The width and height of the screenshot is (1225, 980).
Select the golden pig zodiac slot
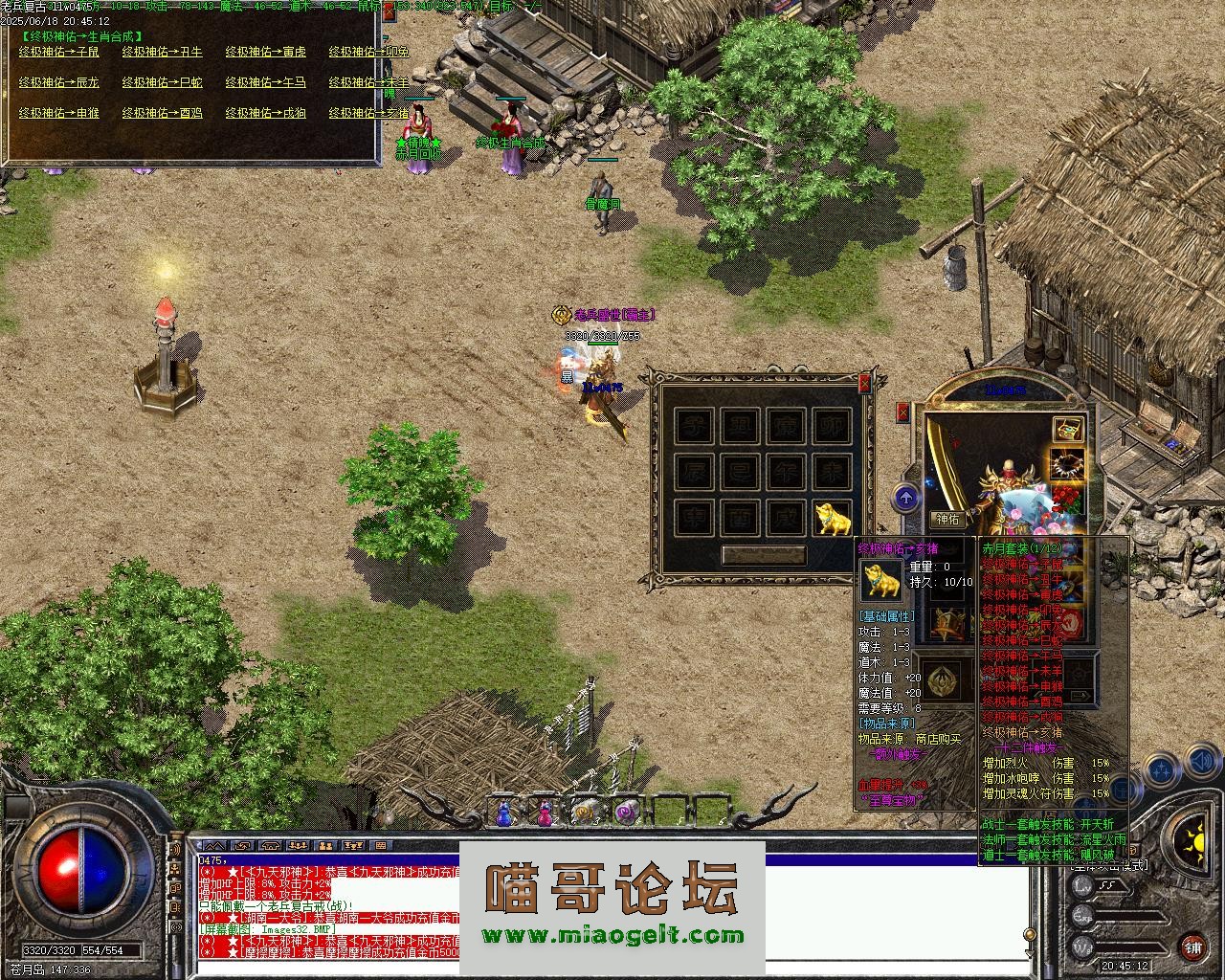[833, 518]
